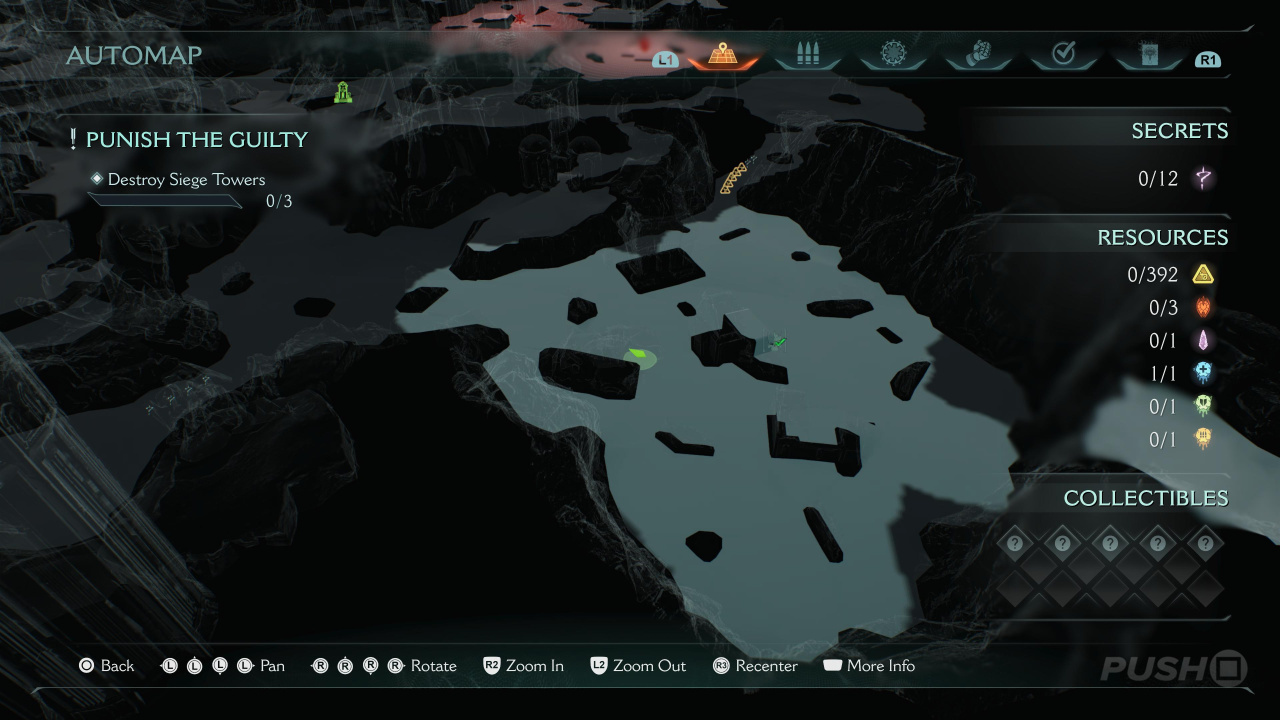Open the spiked circle rune tab

coord(892,54)
